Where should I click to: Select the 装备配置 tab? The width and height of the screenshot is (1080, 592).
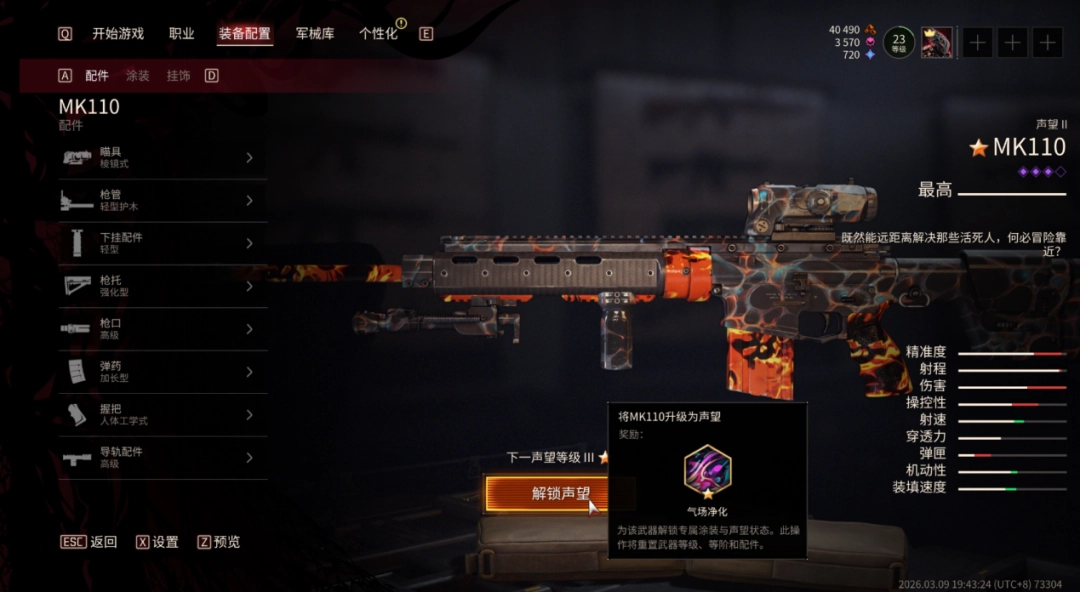(x=244, y=34)
